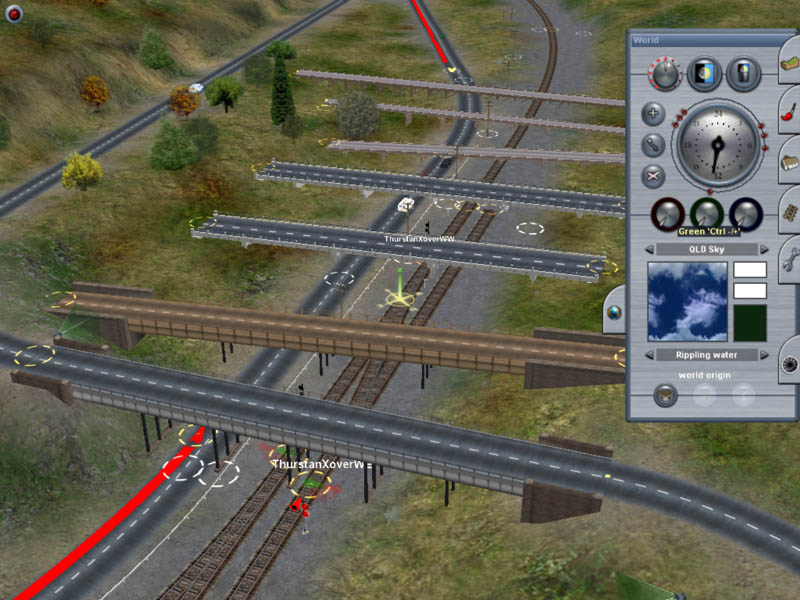Open the tools tab with wrench icon
The image size is (800, 600).
(789, 258)
